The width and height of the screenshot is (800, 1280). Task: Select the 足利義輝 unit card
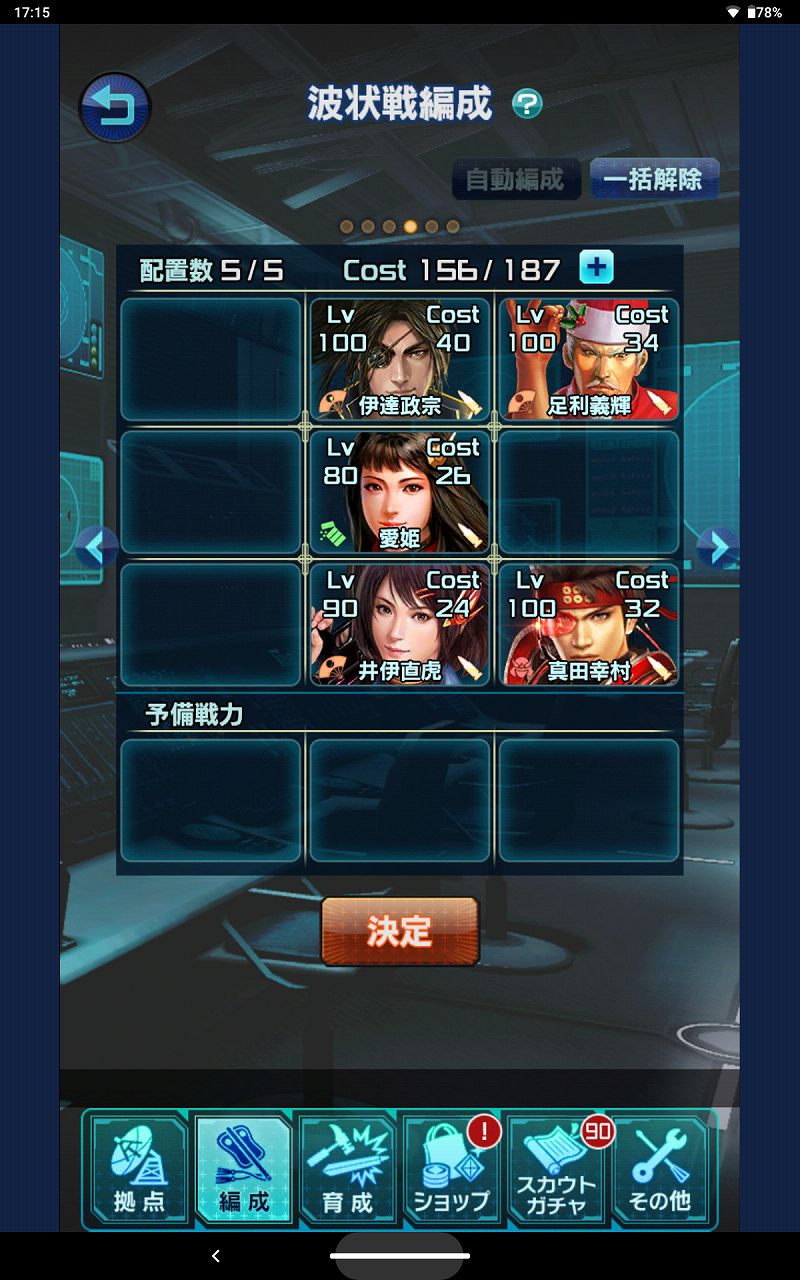click(x=588, y=359)
